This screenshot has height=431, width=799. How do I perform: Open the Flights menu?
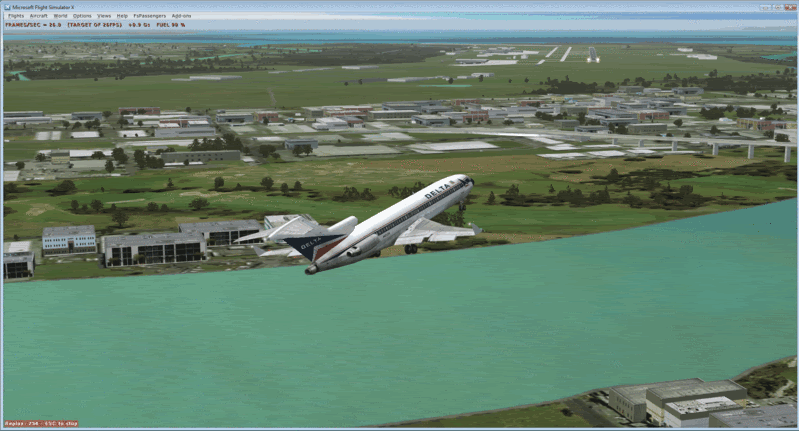point(16,16)
